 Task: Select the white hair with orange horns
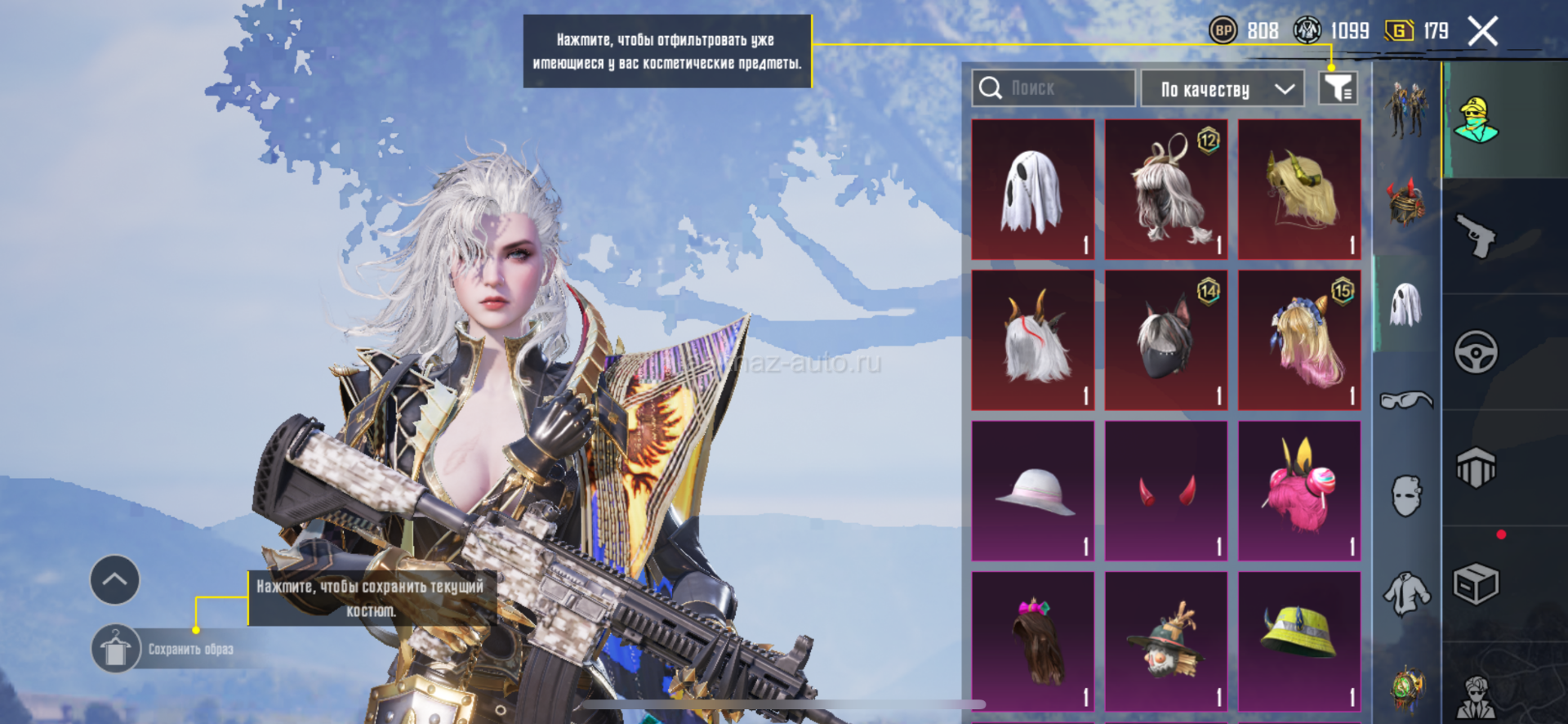(x=1033, y=340)
